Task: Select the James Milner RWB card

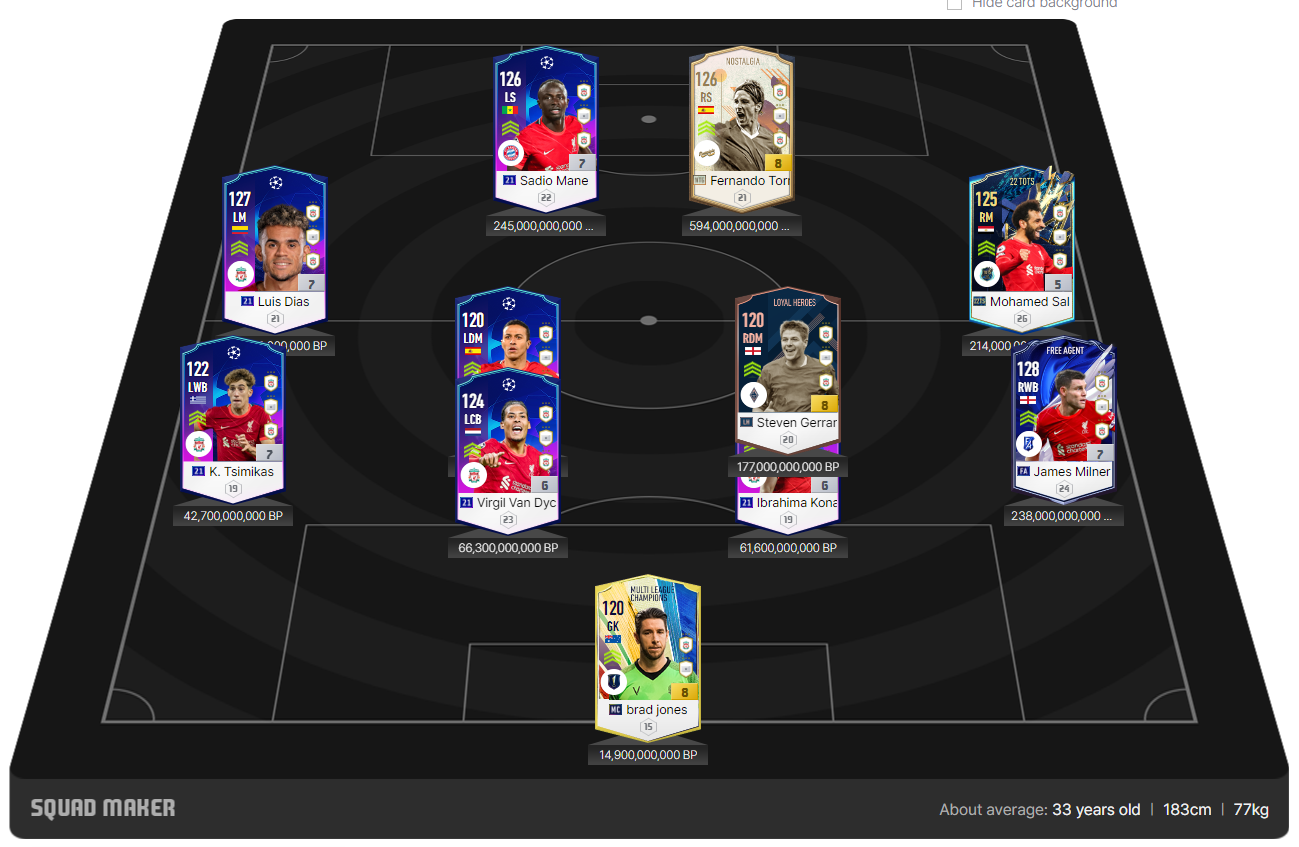Action: coord(1063,417)
